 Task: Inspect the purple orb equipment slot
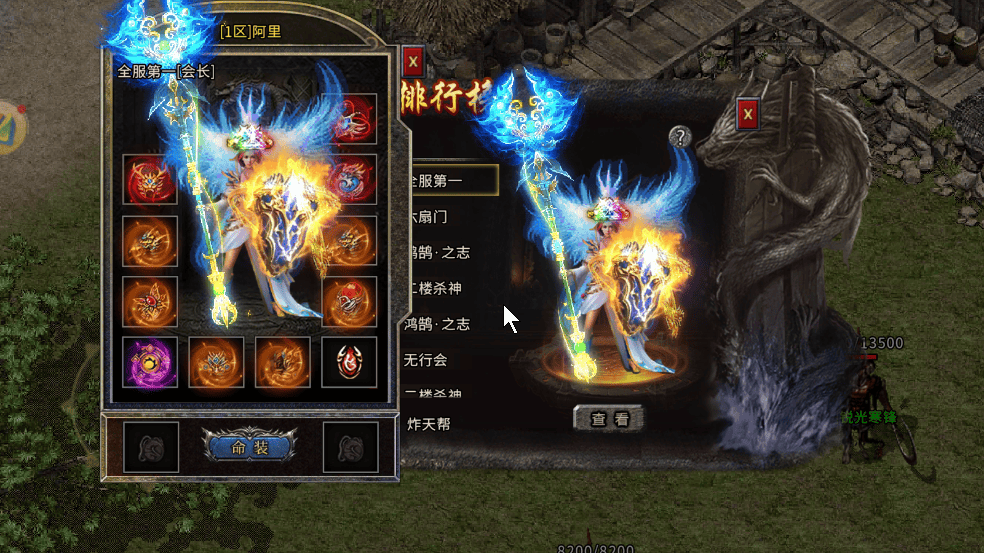click(x=150, y=362)
